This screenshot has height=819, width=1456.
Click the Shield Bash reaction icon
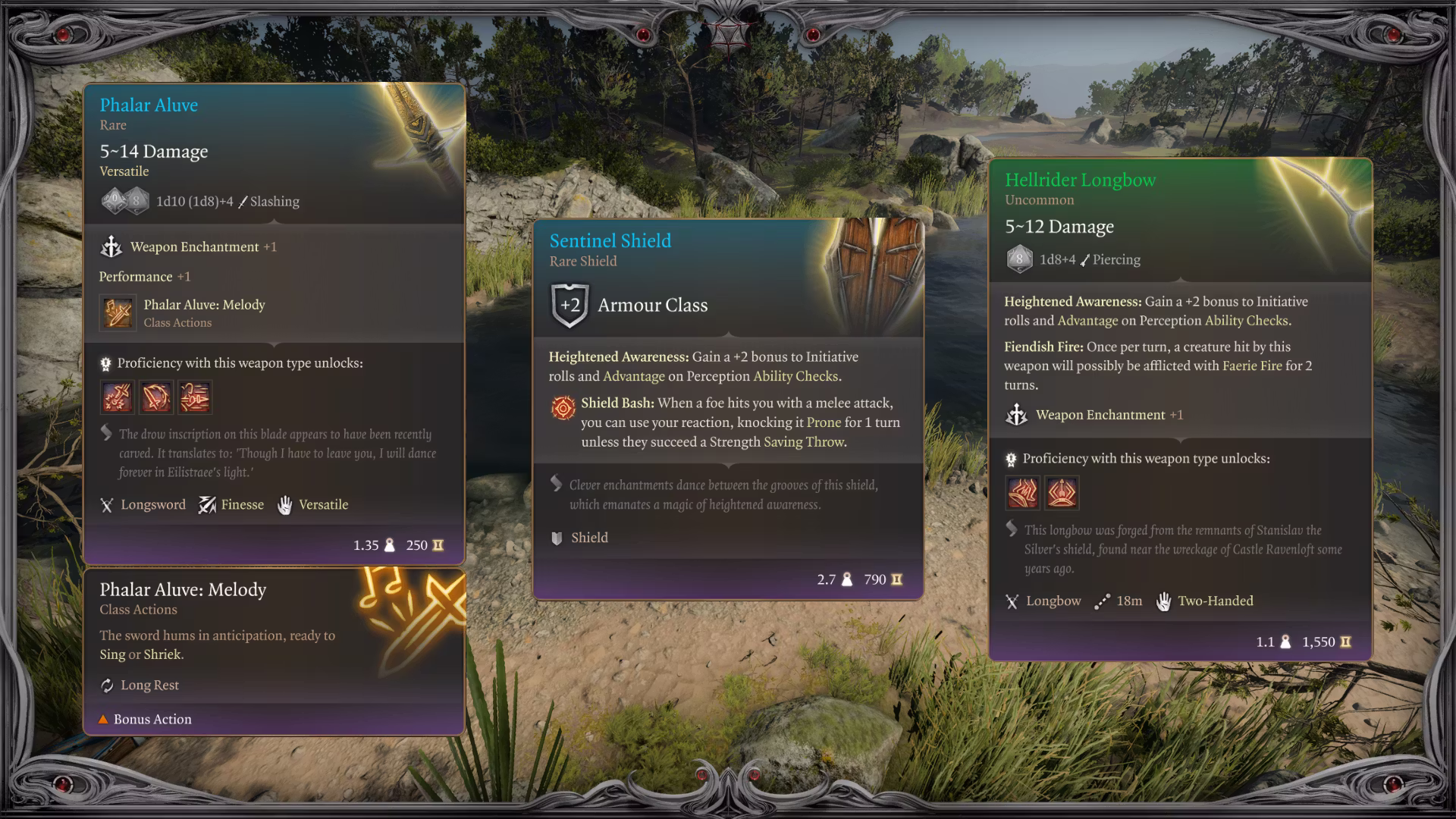tap(563, 408)
